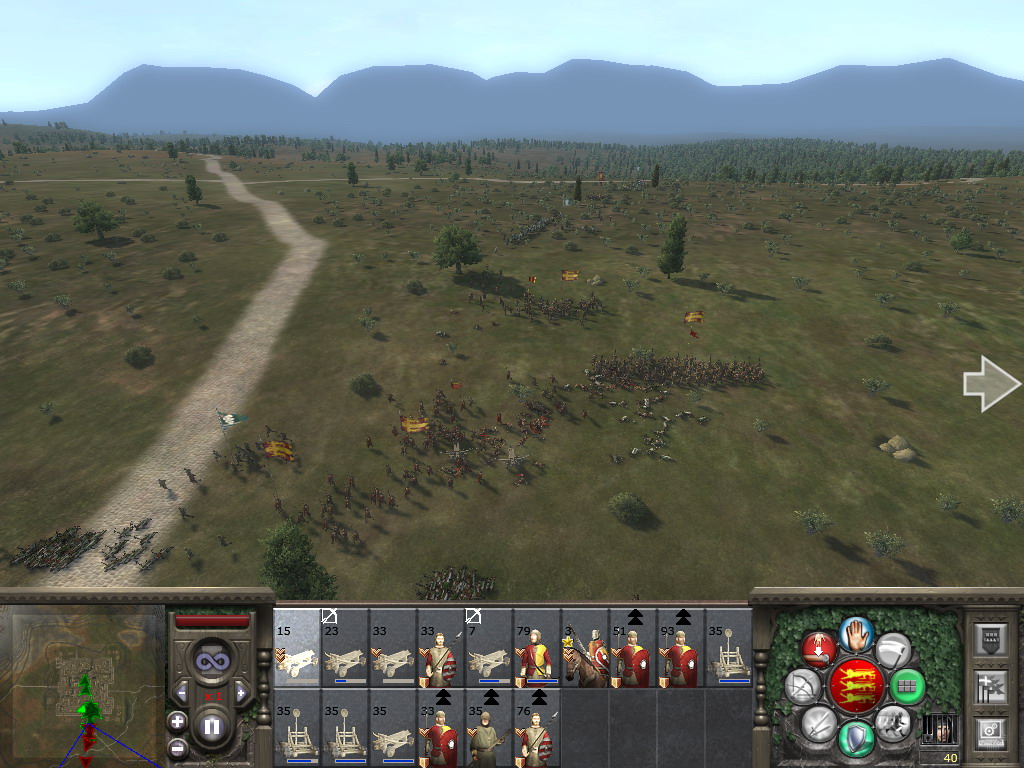Decrease the battle game speed

[x=182, y=692]
